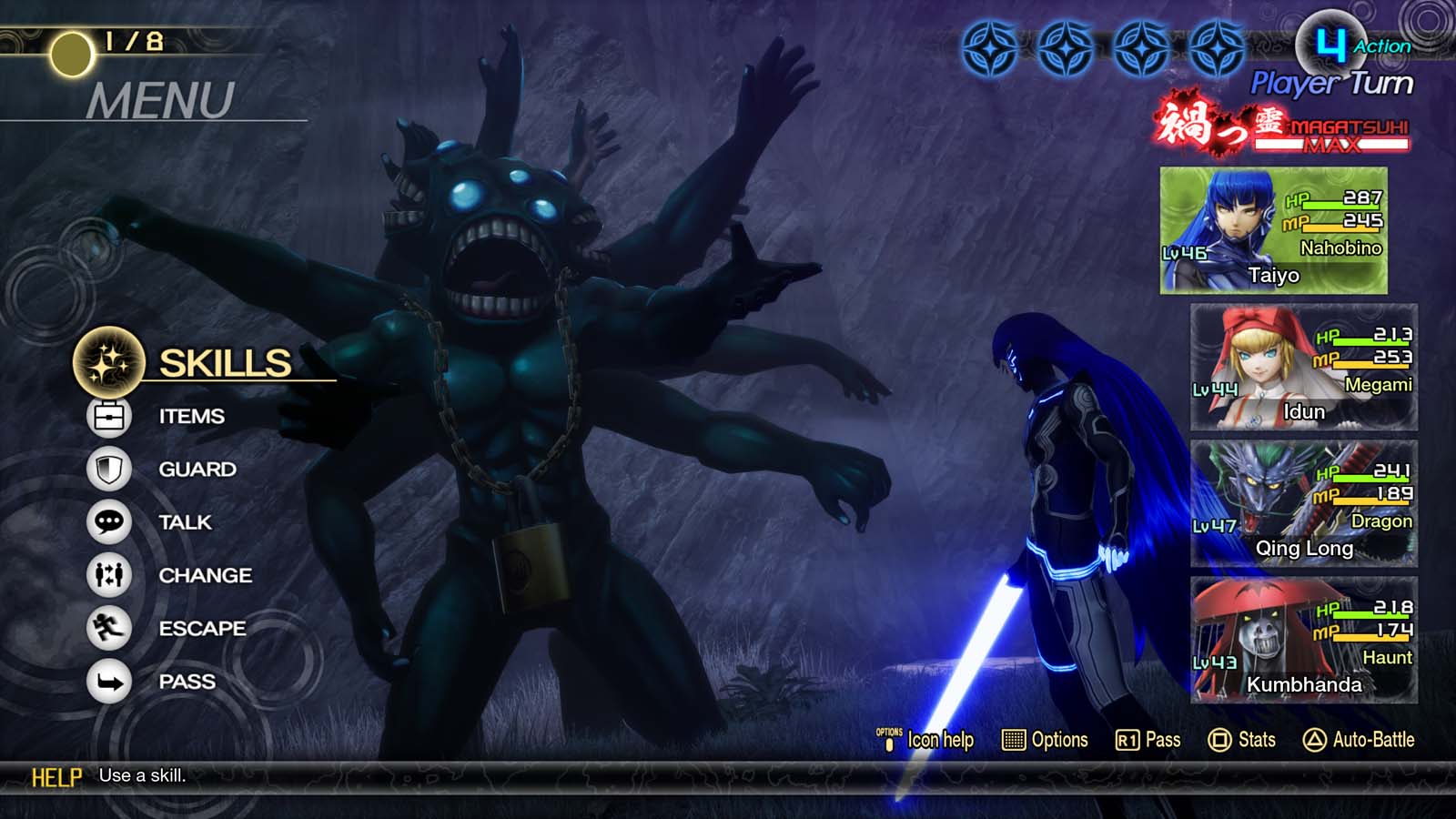Select the Talk speech-bubble icon

pos(109,521)
